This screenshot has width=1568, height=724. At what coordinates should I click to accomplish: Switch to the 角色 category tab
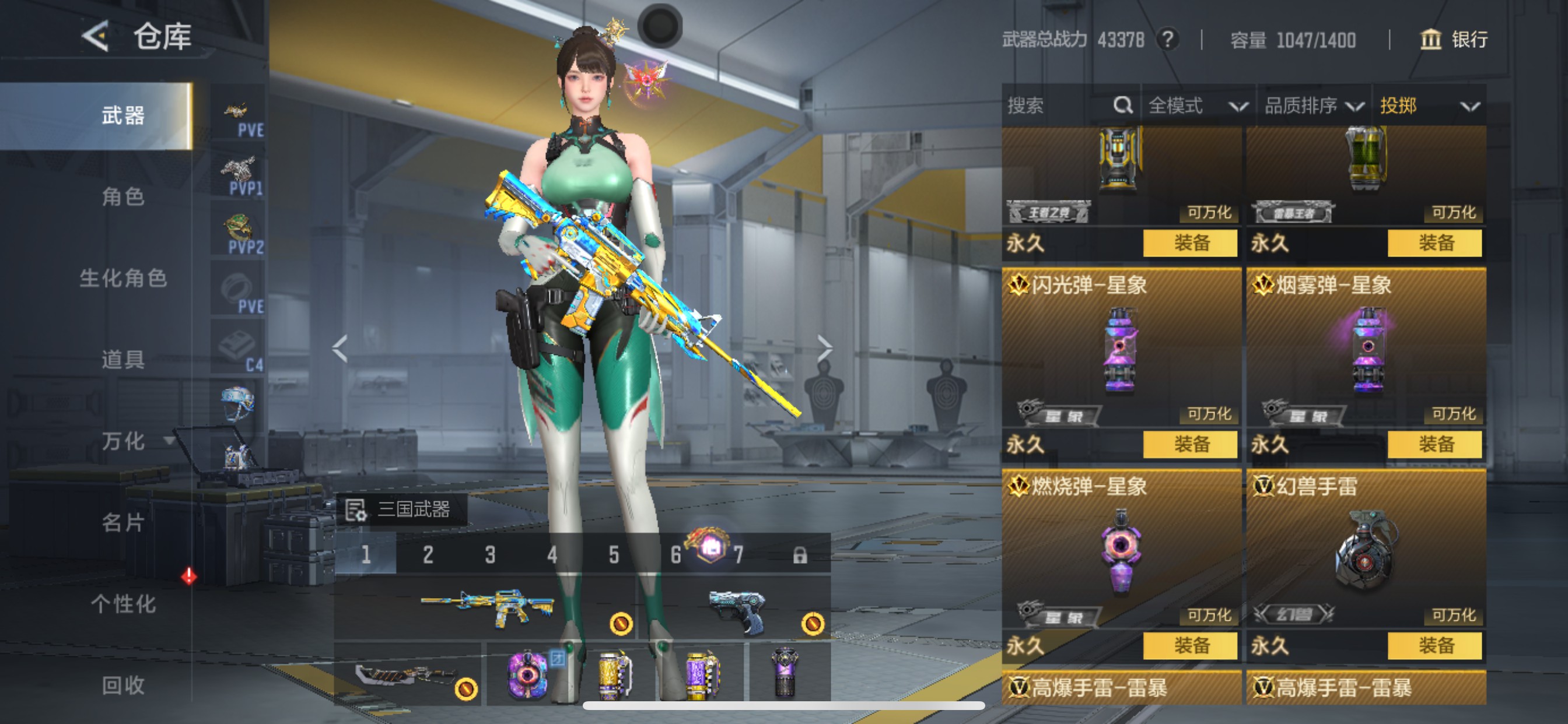(x=123, y=196)
